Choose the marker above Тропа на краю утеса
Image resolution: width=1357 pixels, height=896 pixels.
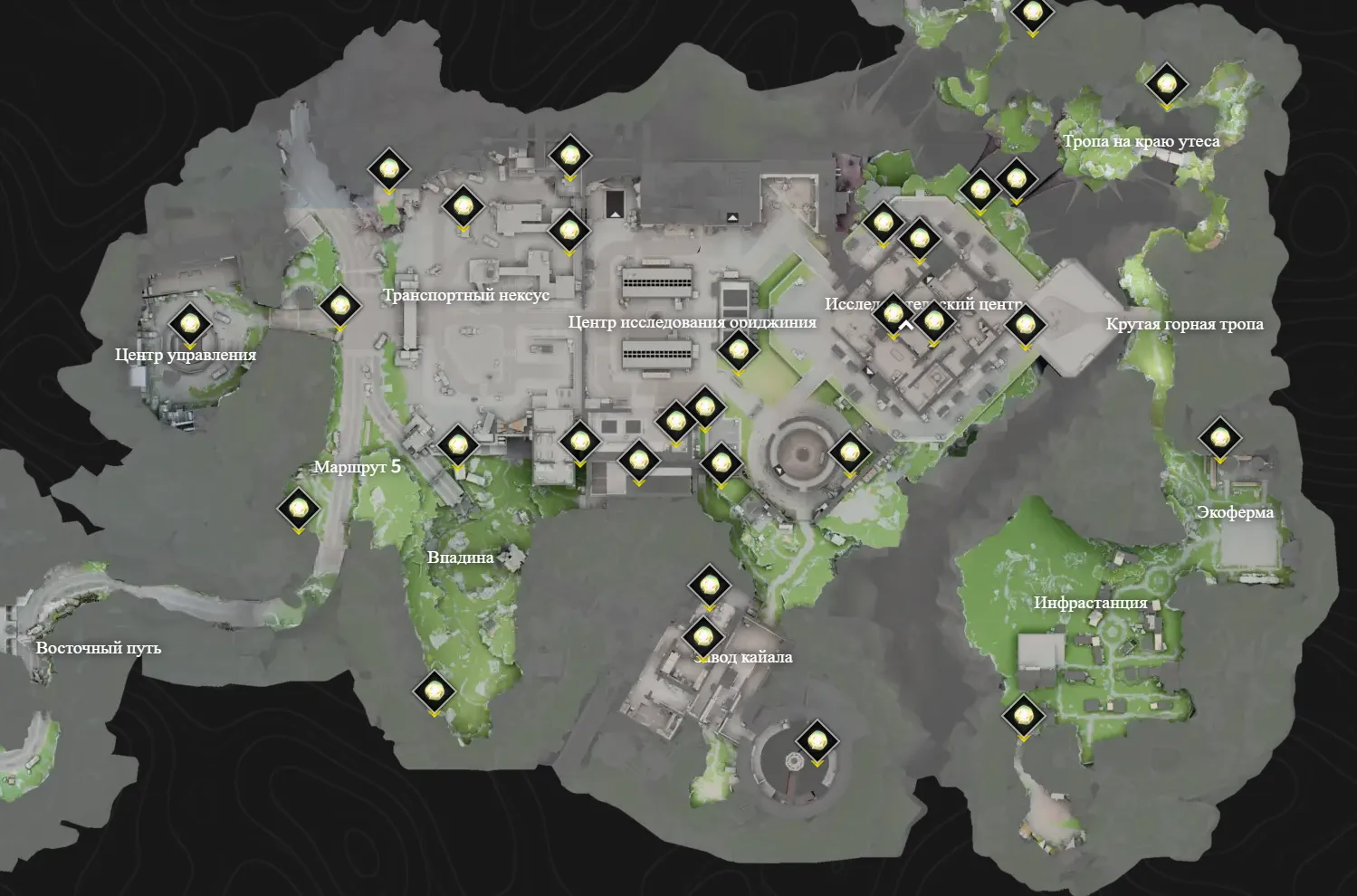click(x=1166, y=85)
